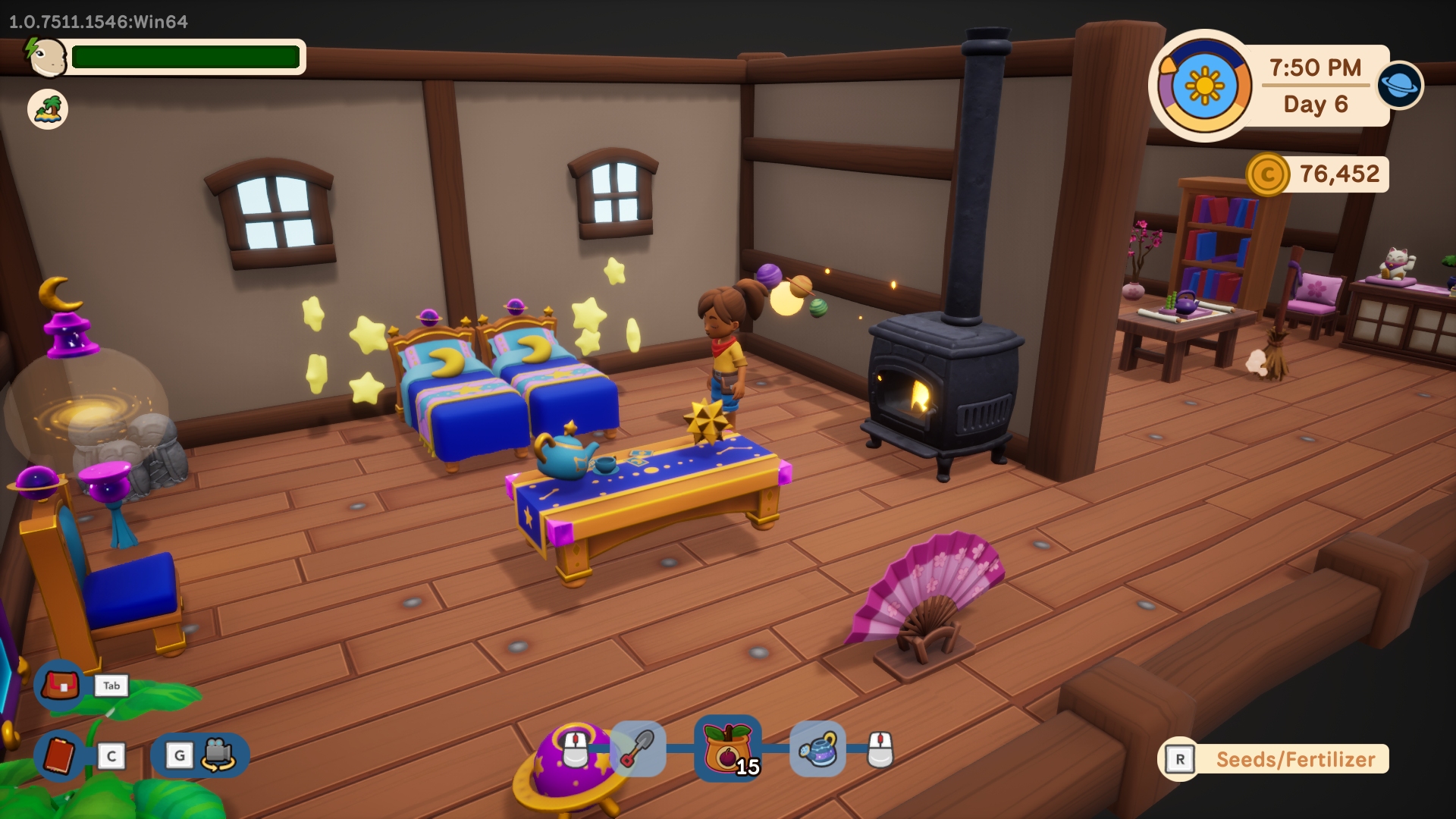Screen dimensions: 1456x819
Task: Open the red journal book
Action: [x=59, y=755]
